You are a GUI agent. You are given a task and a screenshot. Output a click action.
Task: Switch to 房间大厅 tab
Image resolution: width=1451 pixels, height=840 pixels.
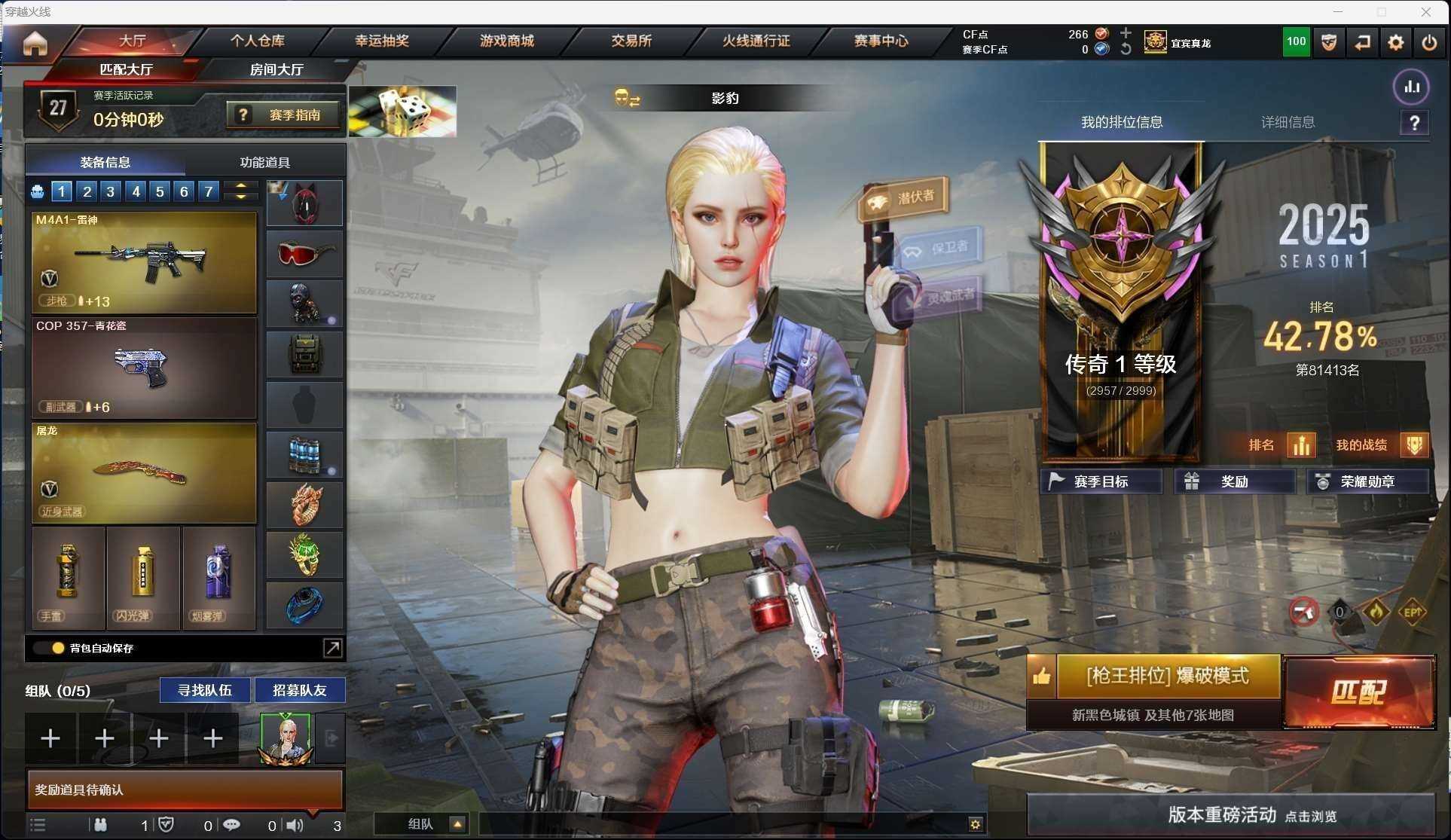(276, 69)
